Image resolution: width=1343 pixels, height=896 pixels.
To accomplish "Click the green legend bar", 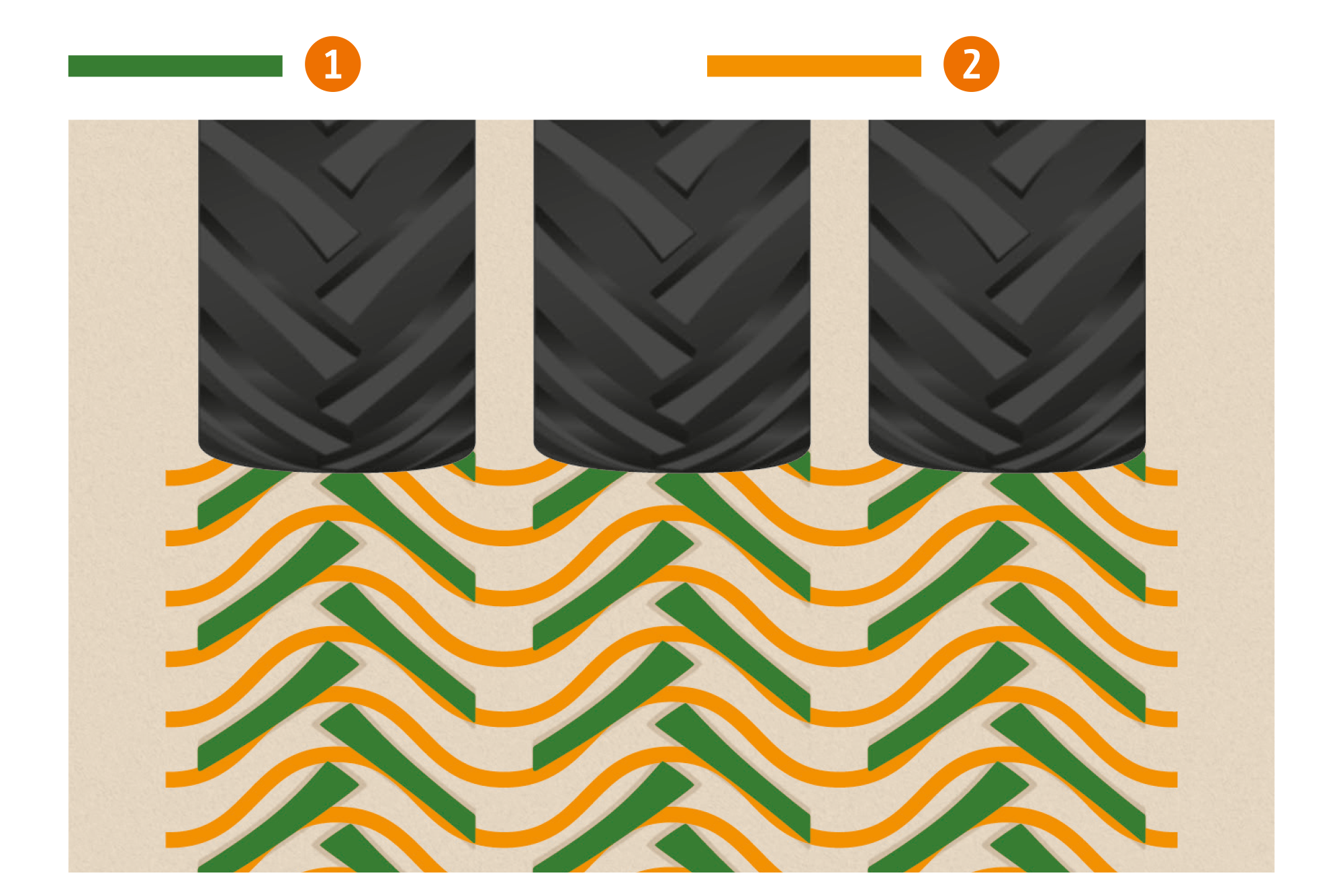I will 175,66.
